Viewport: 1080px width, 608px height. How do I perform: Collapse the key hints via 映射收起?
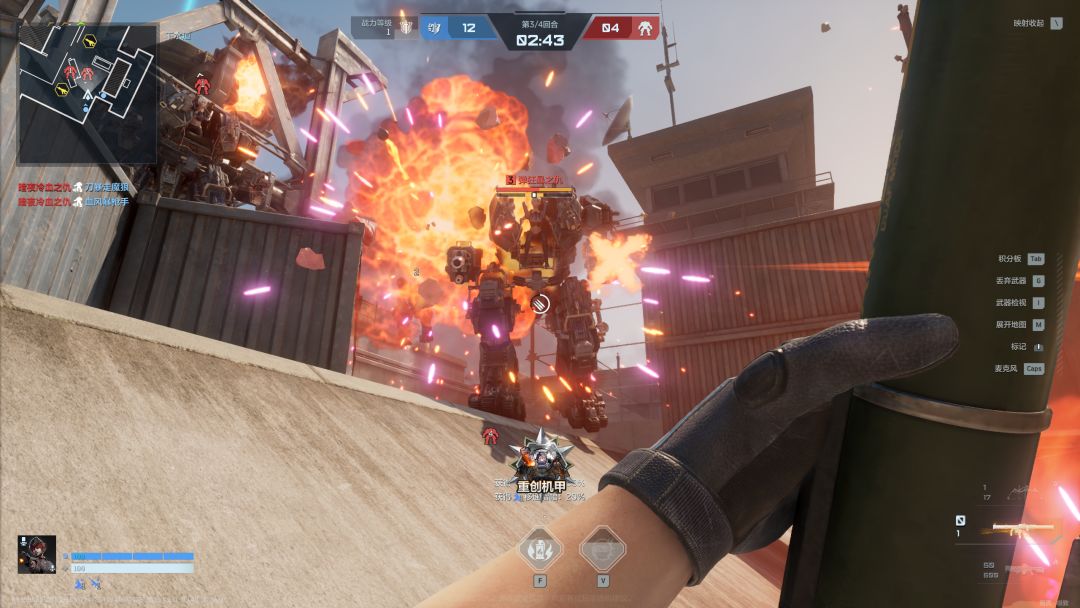pos(1036,23)
